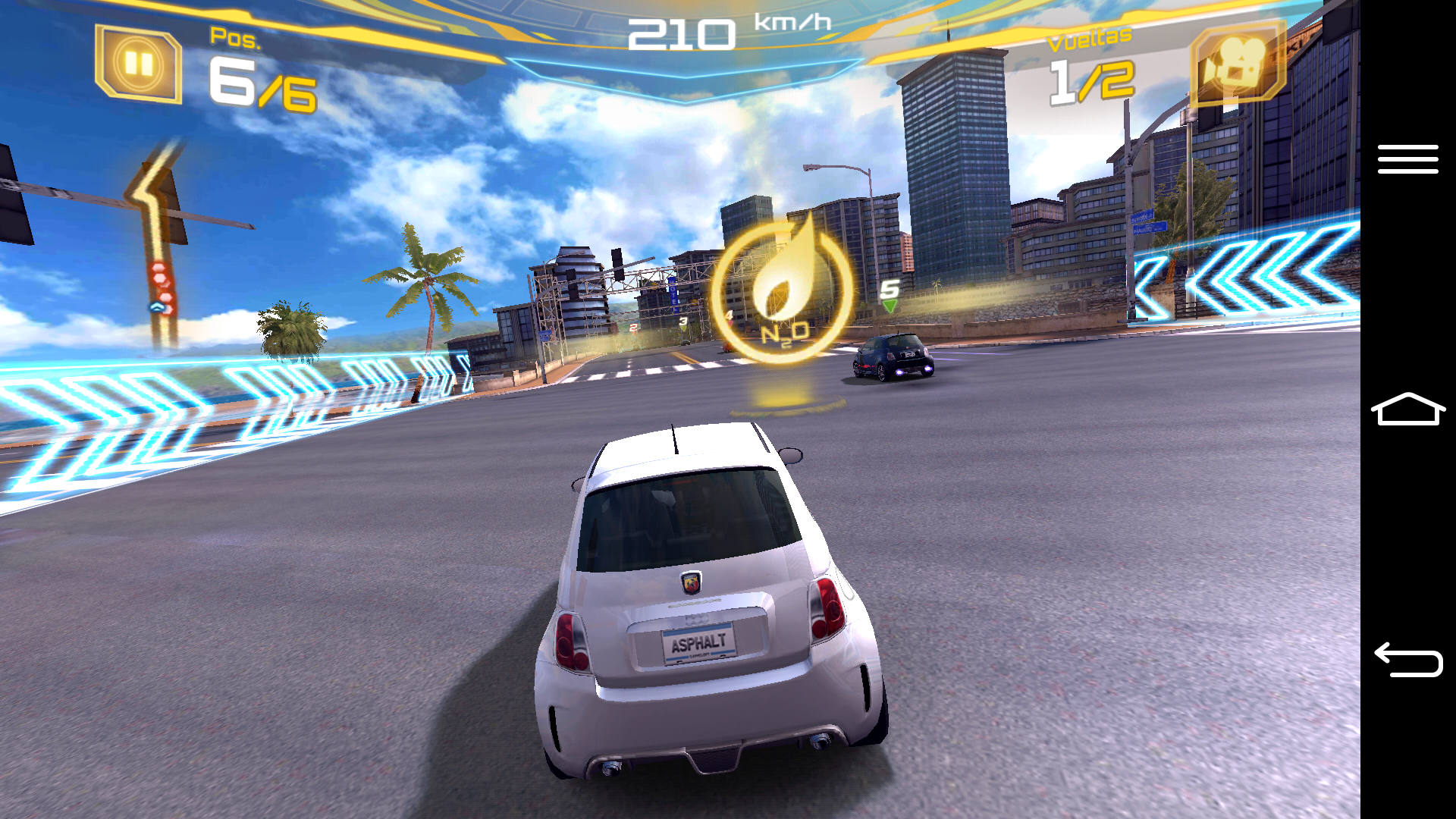Tap the Android home button
The width and height of the screenshot is (1456, 819).
click(x=1407, y=409)
